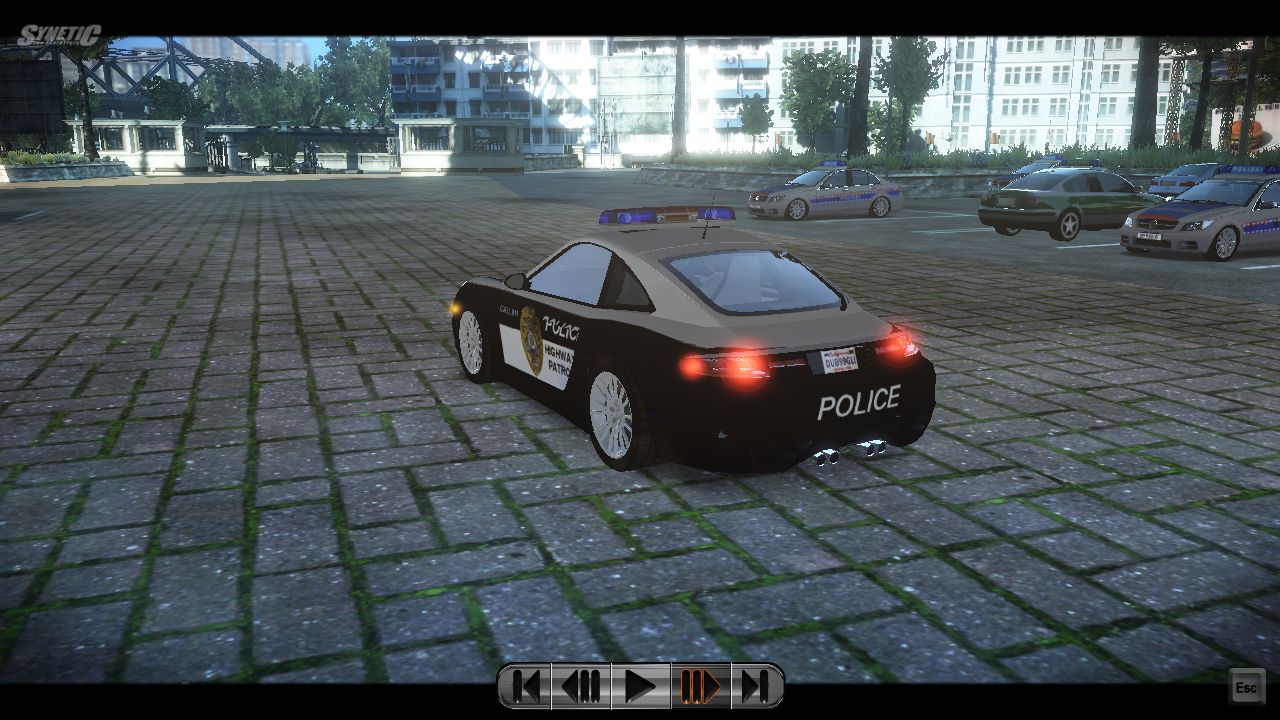Jump to the start of the replay

(x=525, y=687)
